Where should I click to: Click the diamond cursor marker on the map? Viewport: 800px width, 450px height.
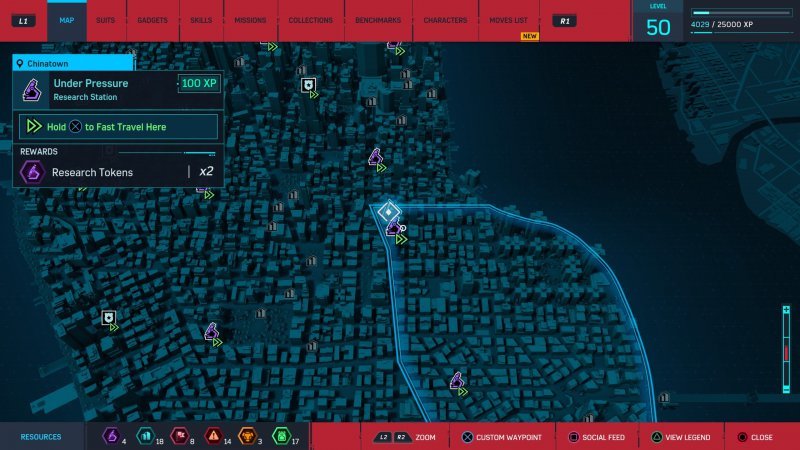pyautogui.click(x=388, y=212)
